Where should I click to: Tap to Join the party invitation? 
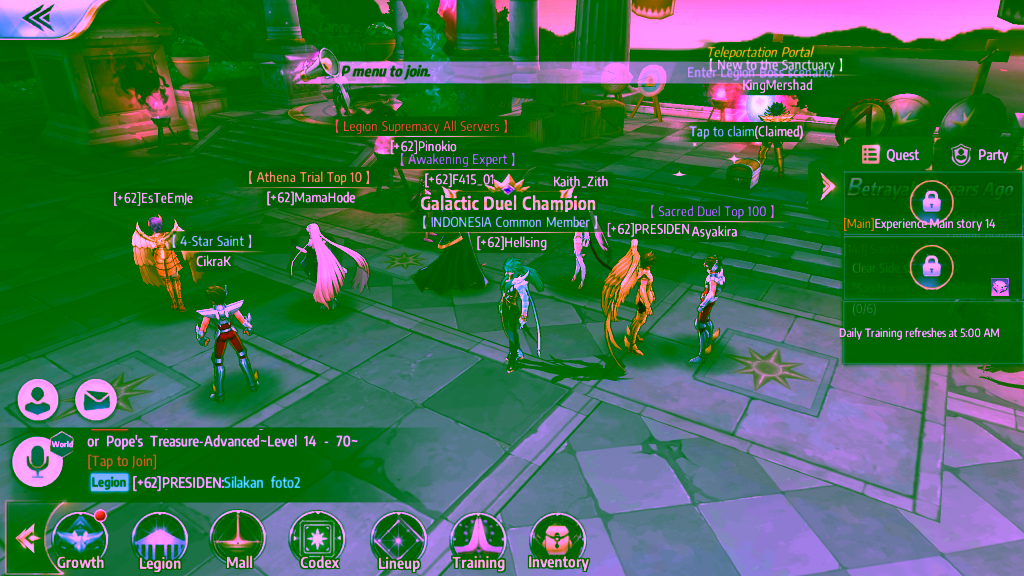(122, 461)
